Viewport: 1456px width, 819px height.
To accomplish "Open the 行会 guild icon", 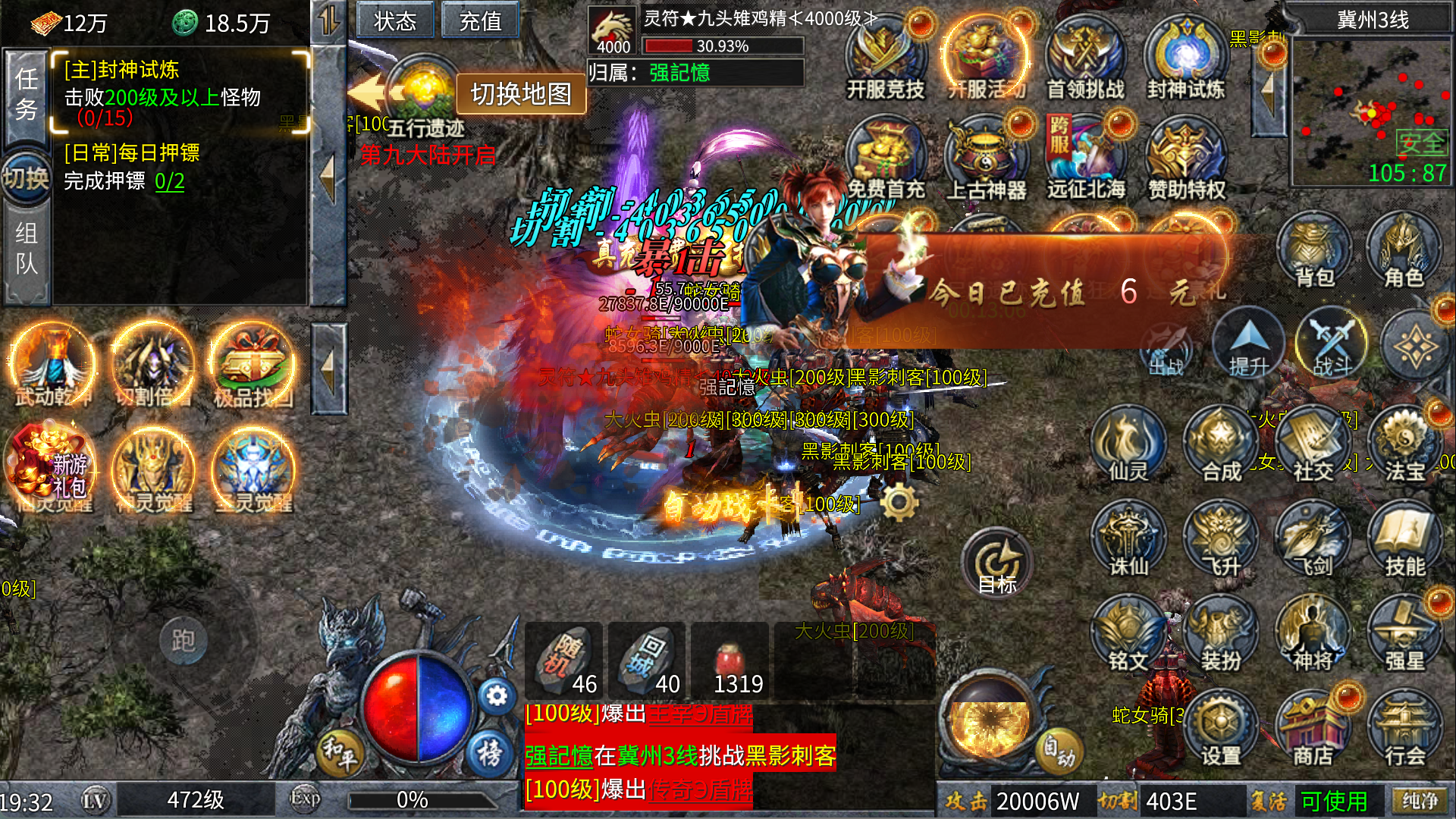I will point(1404,730).
